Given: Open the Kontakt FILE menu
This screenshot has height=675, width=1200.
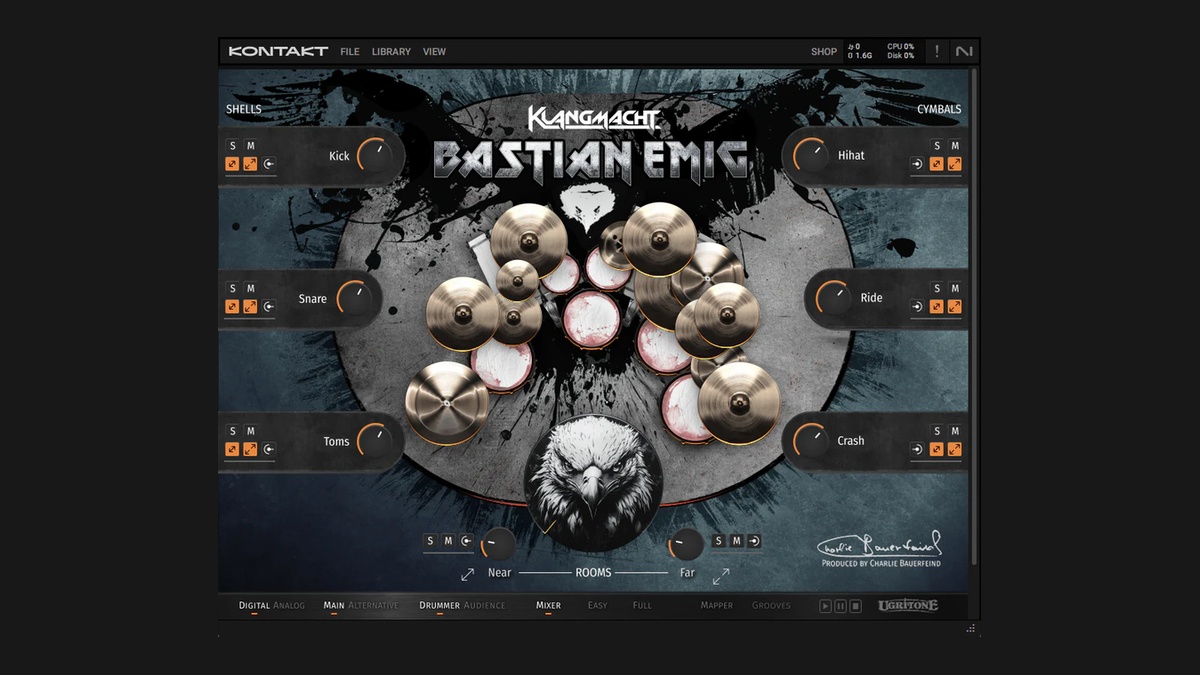Looking at the screenshot, I should click(349, 52).
